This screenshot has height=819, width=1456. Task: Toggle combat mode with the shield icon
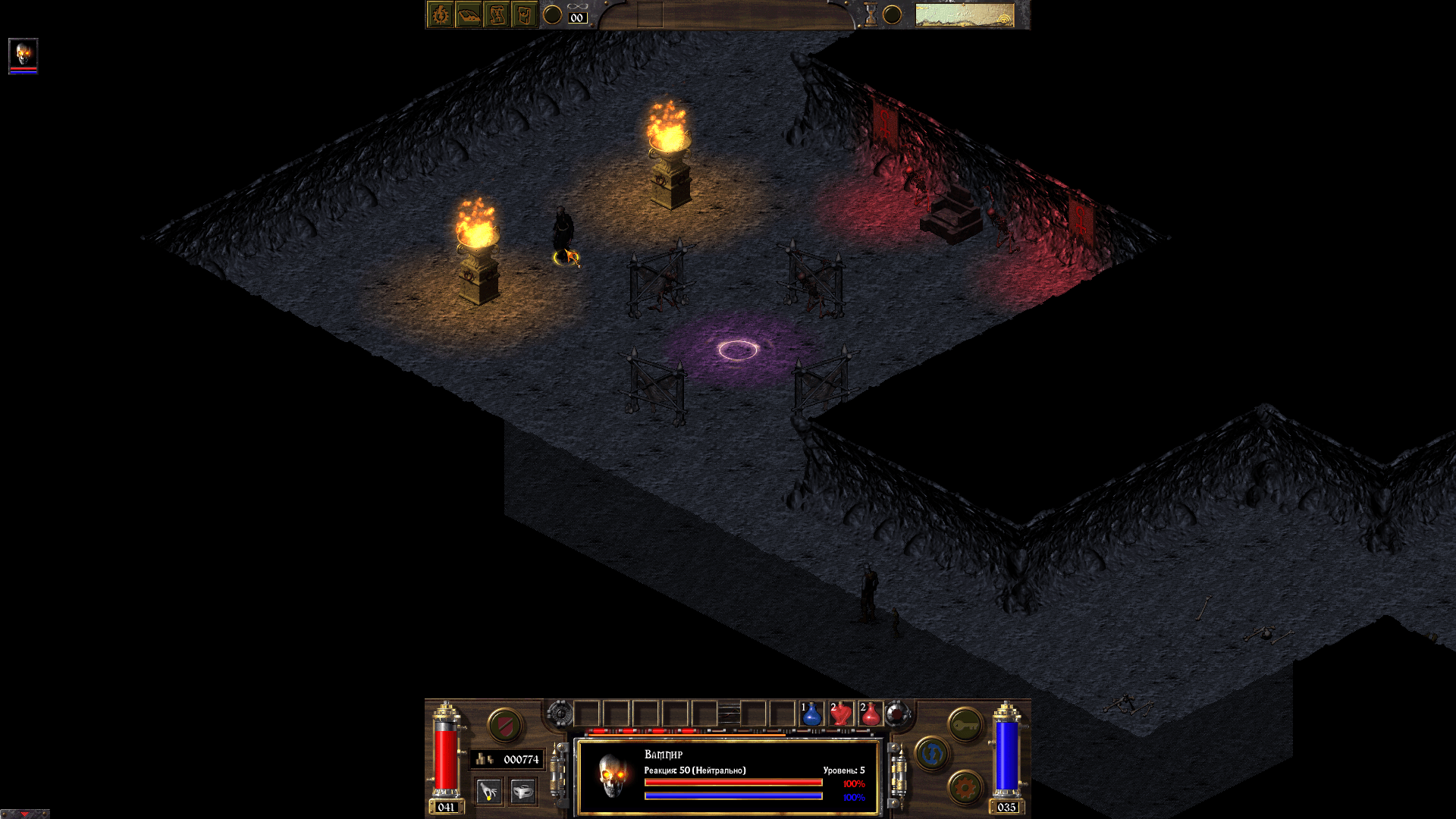504,726
